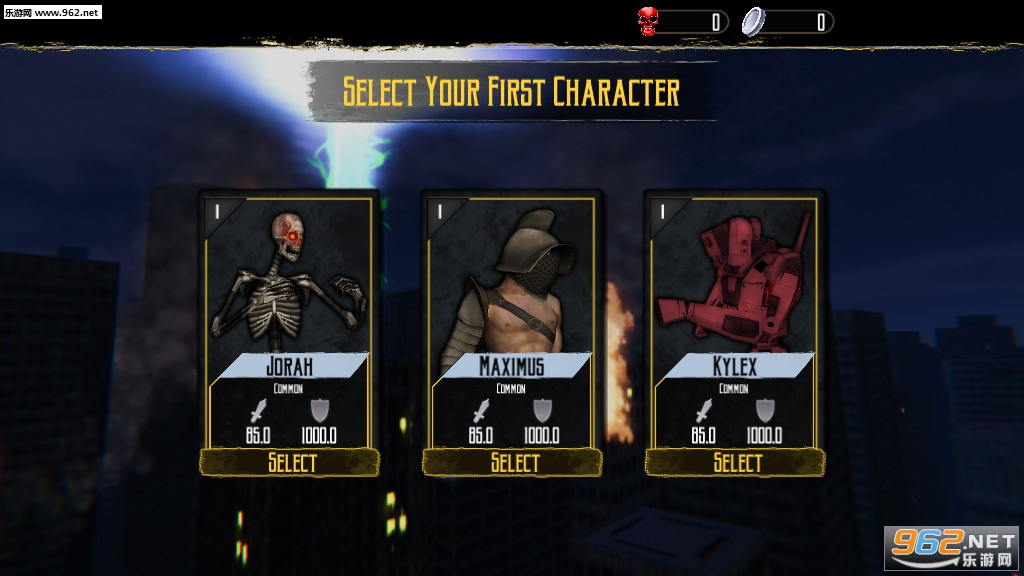This screenshot has height=576, width=1024.
Task: Select the Jorah character button
Action: 290,462
